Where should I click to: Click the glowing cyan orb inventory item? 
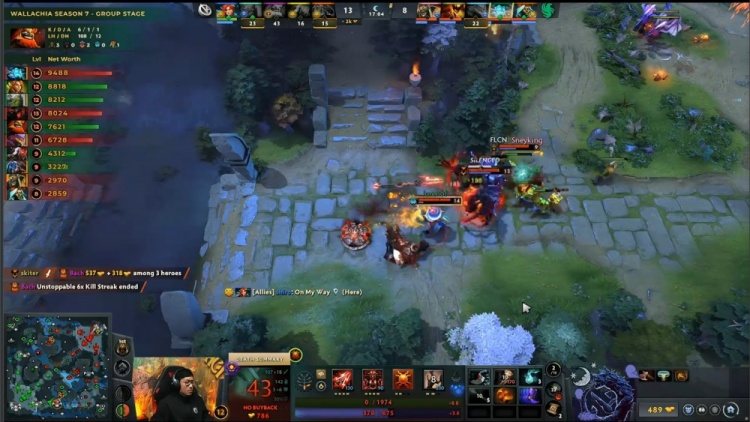[x=529, y=376]
